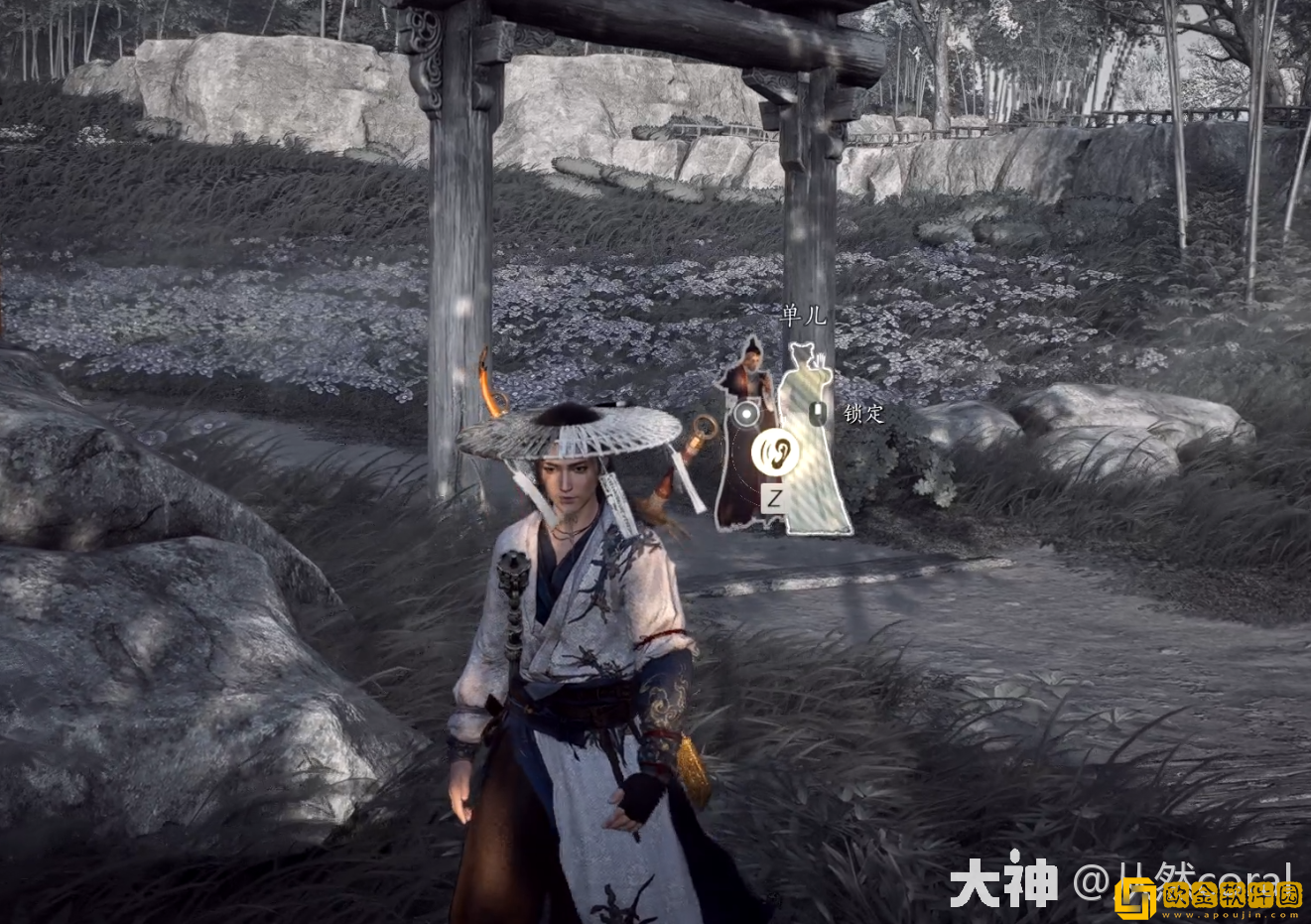Enable eavesdropping on the conversation
Viewport: 1311px width, 924px height.
coord(774,451)
